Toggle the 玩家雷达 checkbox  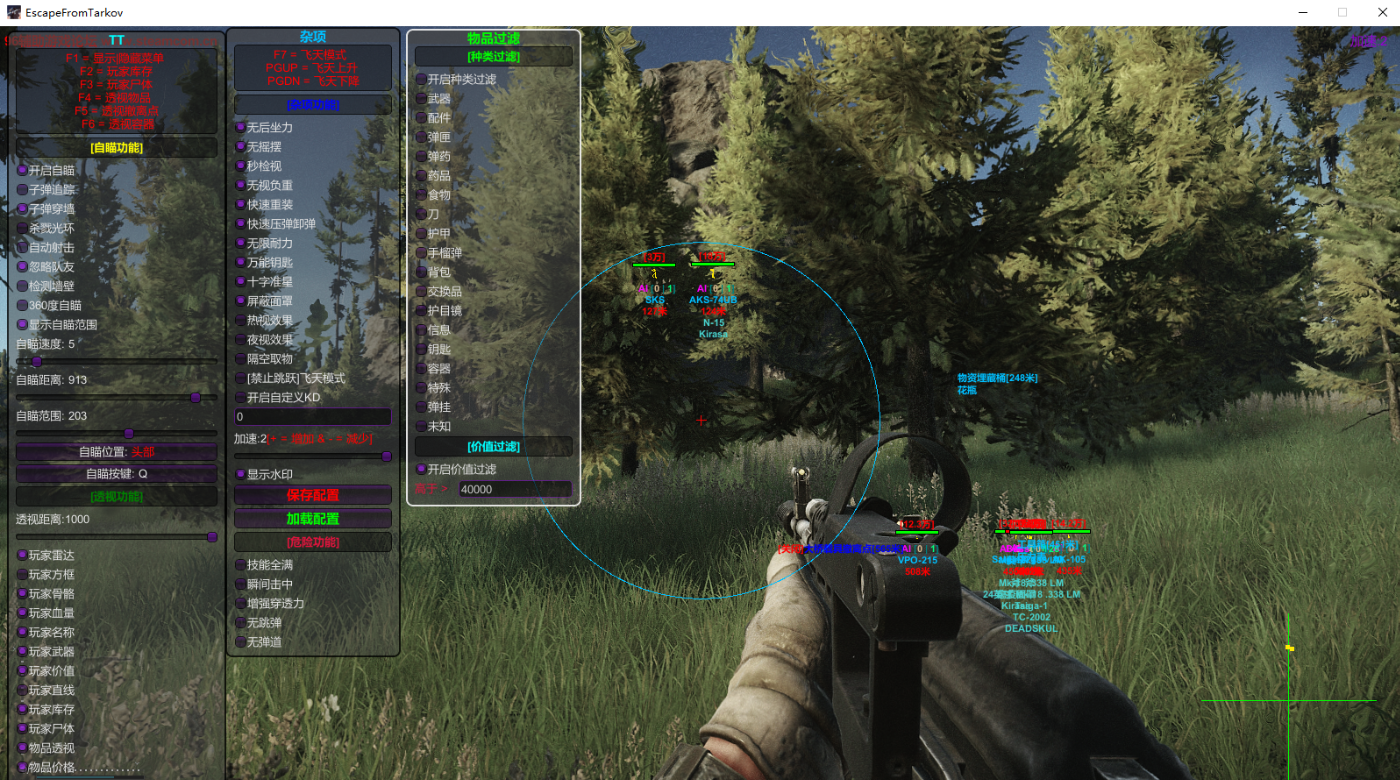[22, 555]
